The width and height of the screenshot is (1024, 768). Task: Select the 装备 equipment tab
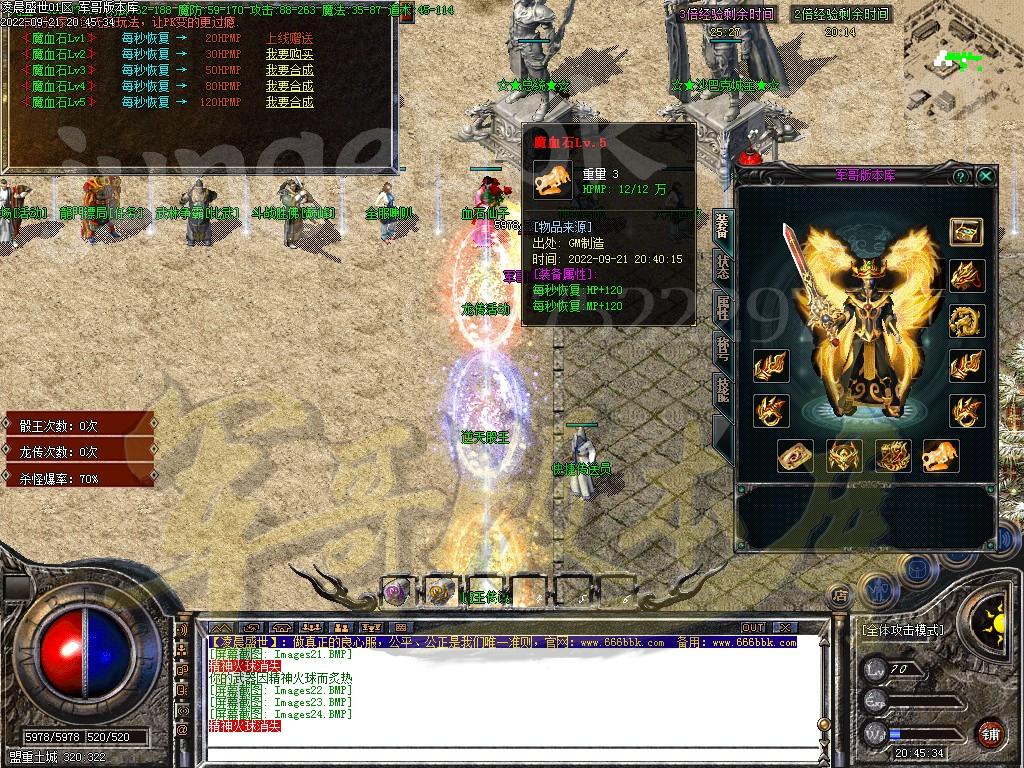pyautogui.click(x=722, y=225)
